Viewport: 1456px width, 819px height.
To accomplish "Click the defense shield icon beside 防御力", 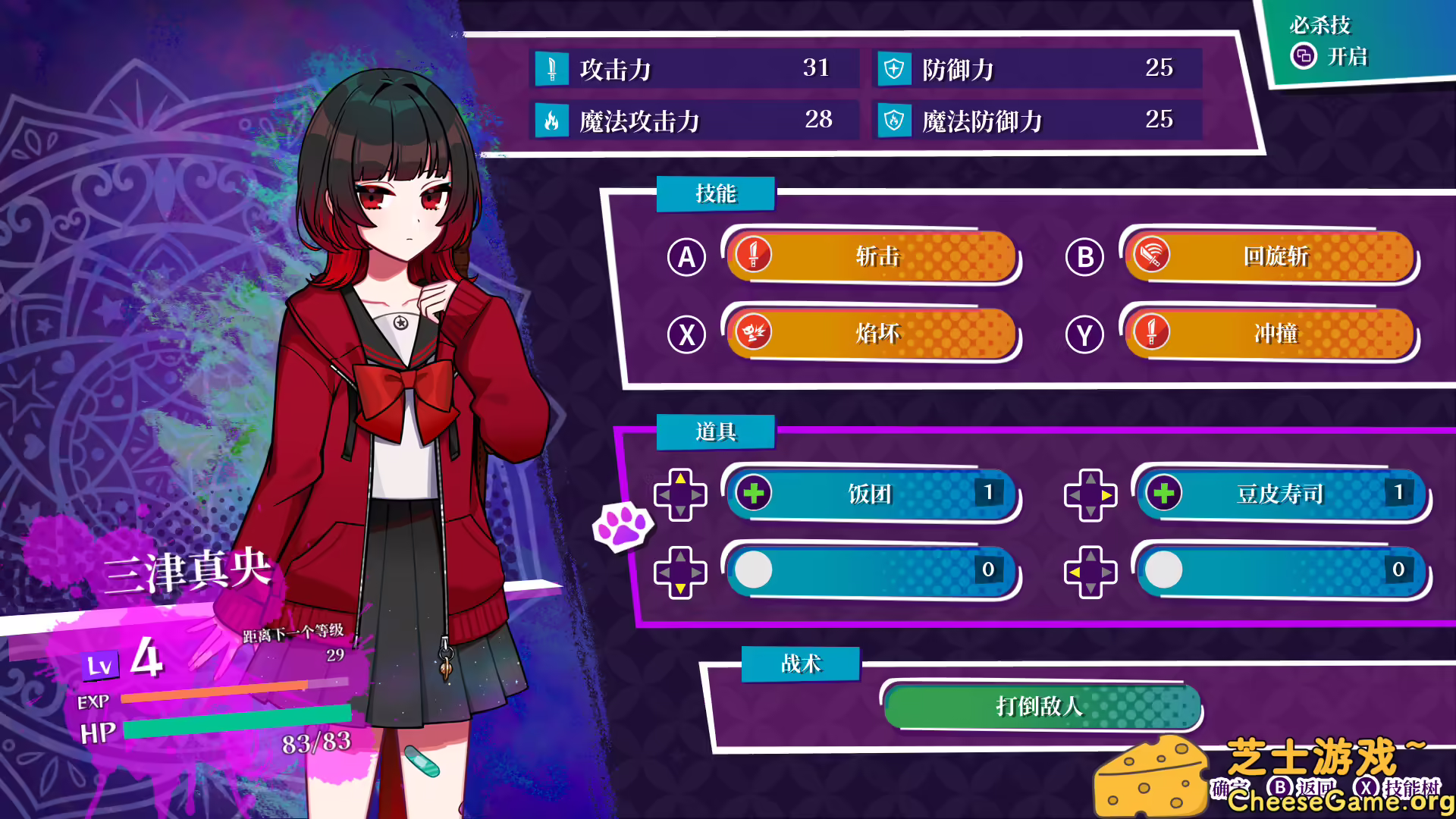I will [x=895, y=68].
